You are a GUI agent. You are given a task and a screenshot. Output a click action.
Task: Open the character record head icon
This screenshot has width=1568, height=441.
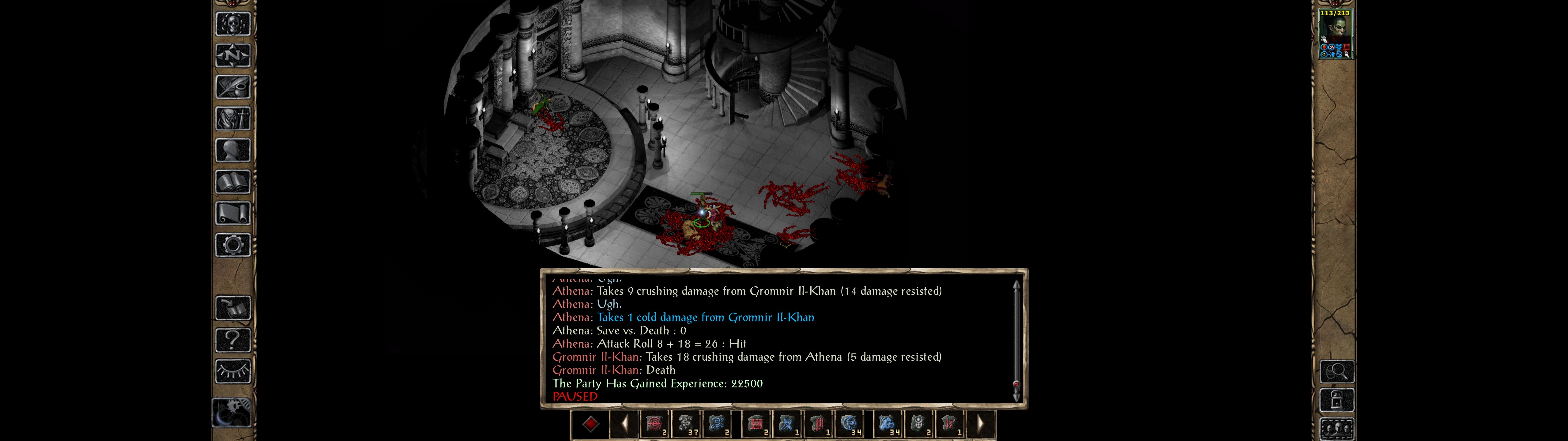tap(232, 150)
